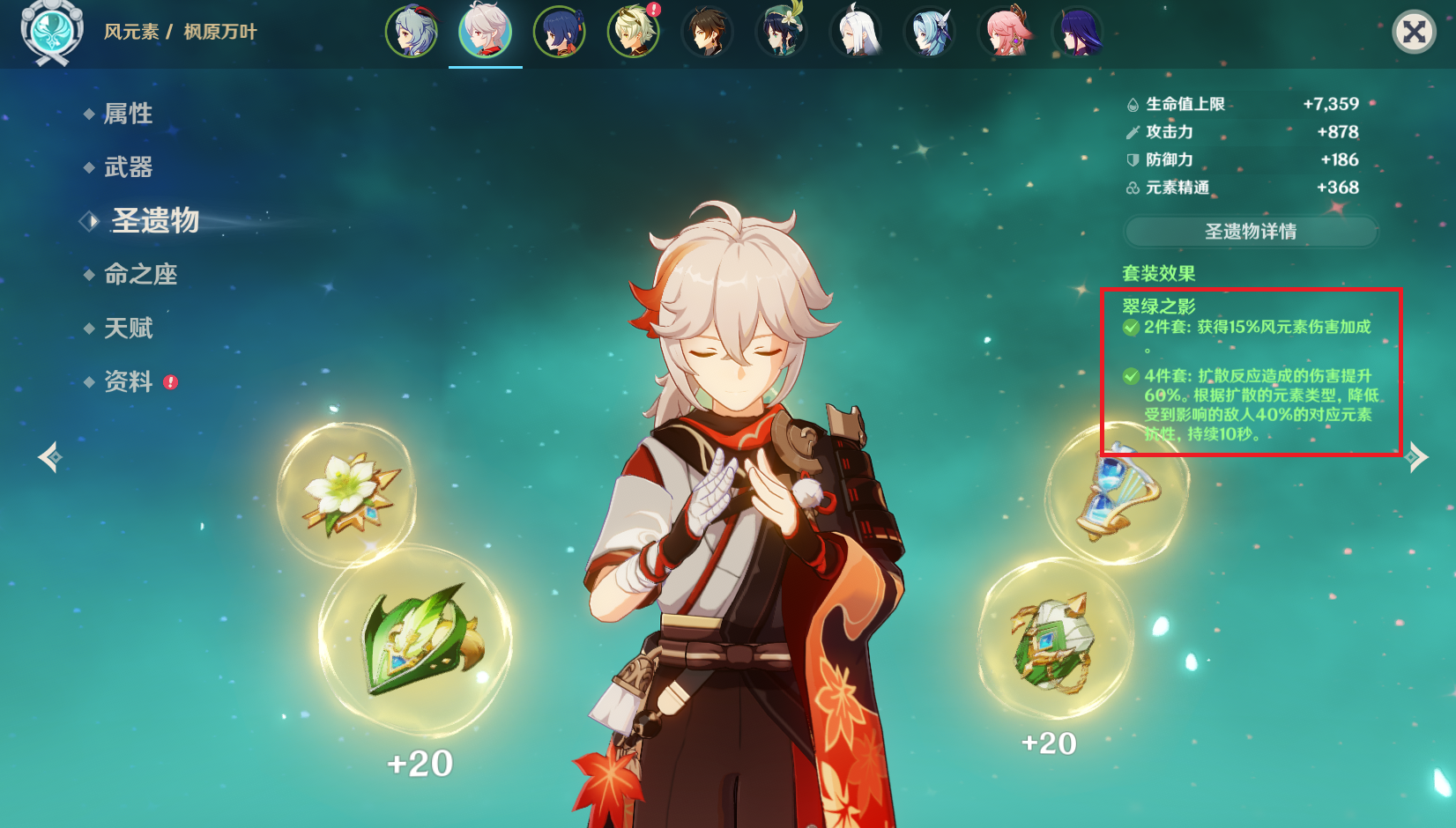1456x828 pixels.
Task: Open the 命之座 constellation page
Action: (140, 275)
